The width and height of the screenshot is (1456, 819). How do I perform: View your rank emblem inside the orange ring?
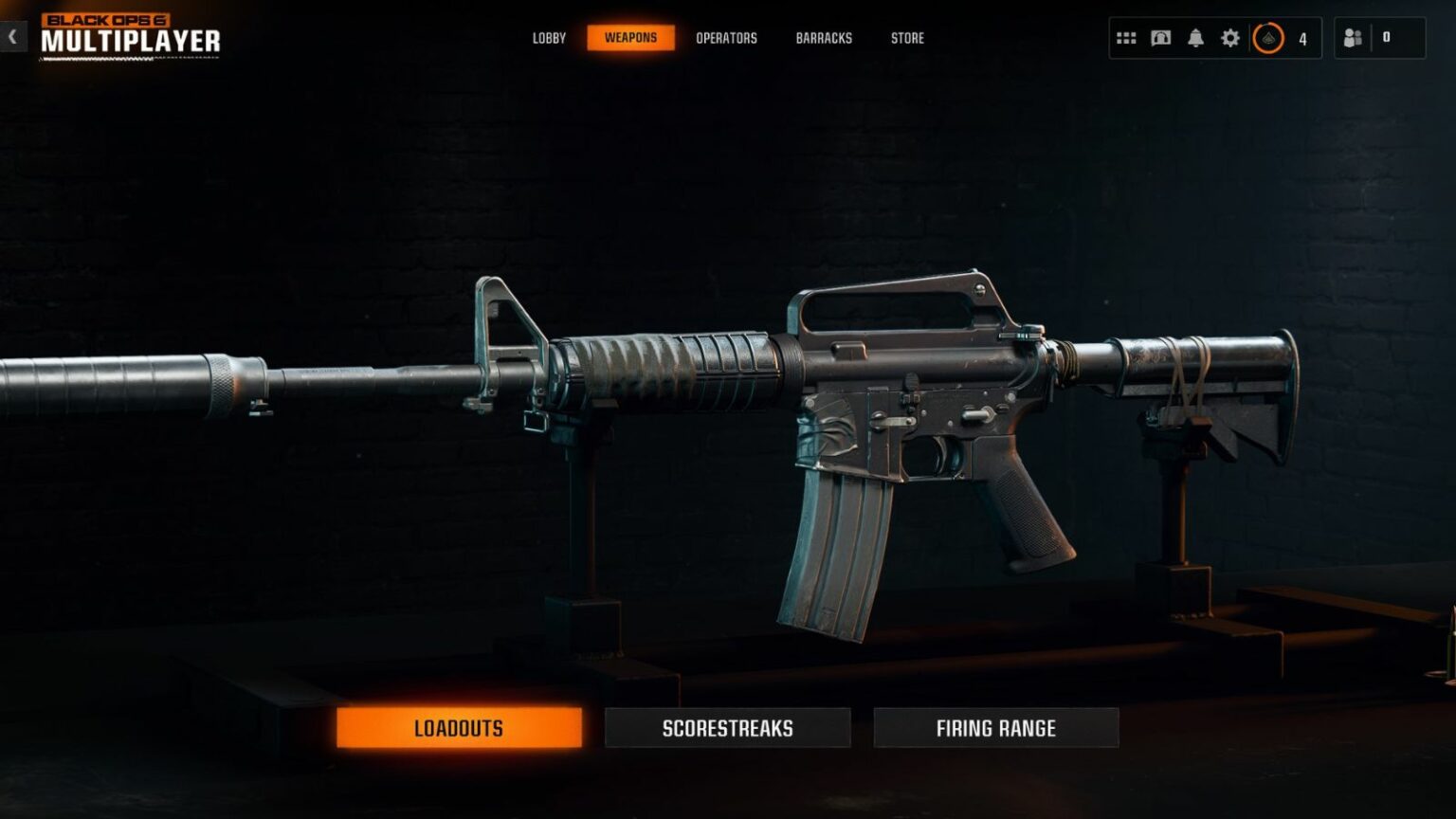coord(1270,39)
